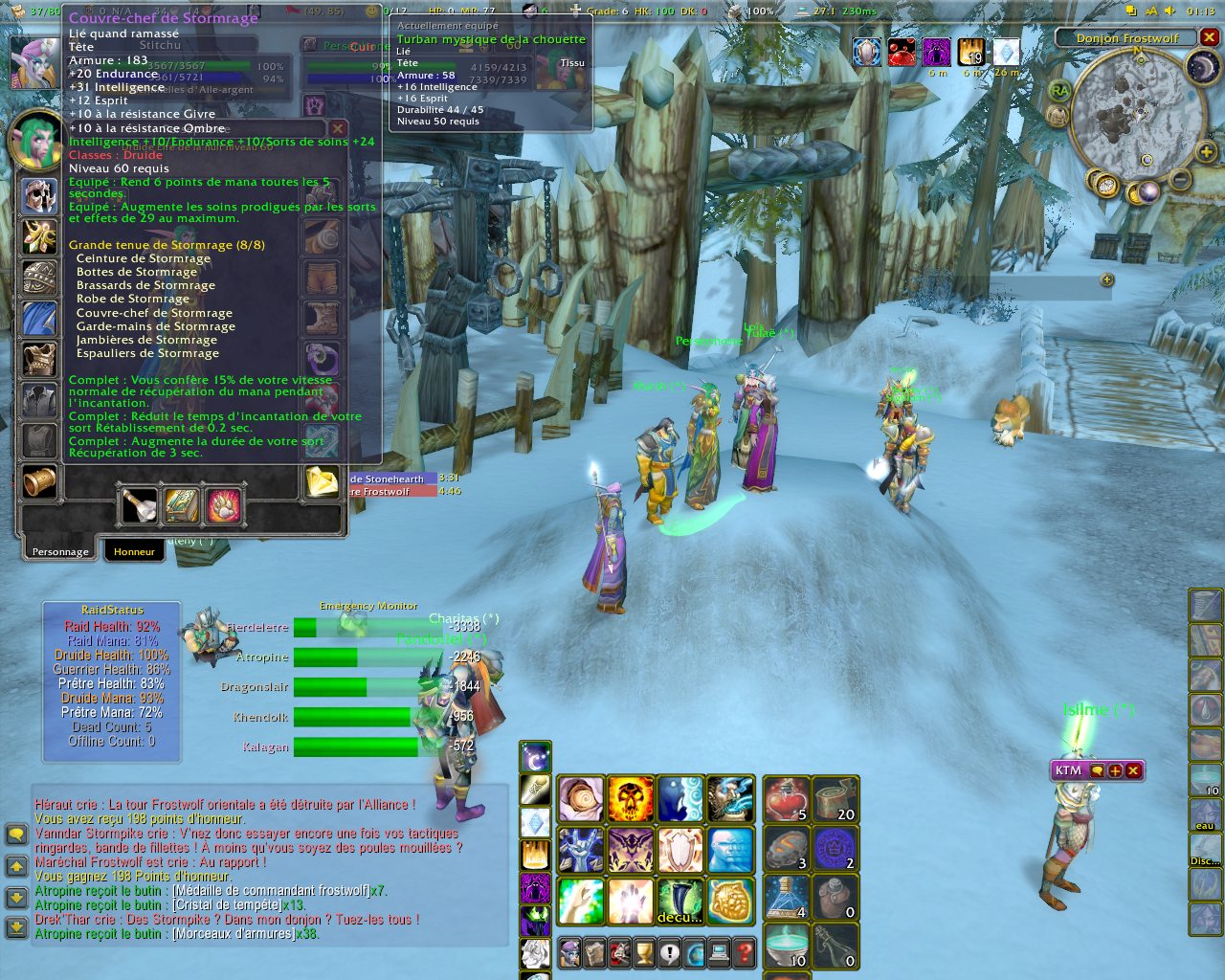Open the green RA minimap button

[x=1059, y=91]
